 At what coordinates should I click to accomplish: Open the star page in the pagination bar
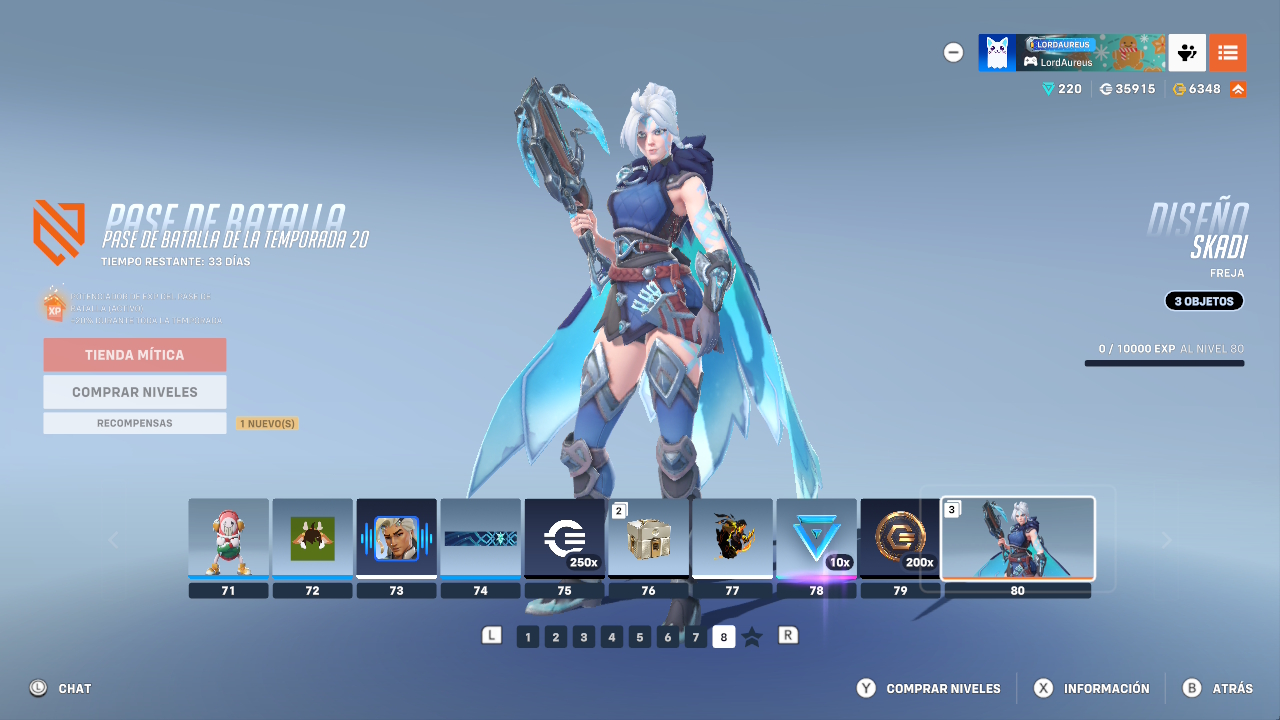click(753, 635)
